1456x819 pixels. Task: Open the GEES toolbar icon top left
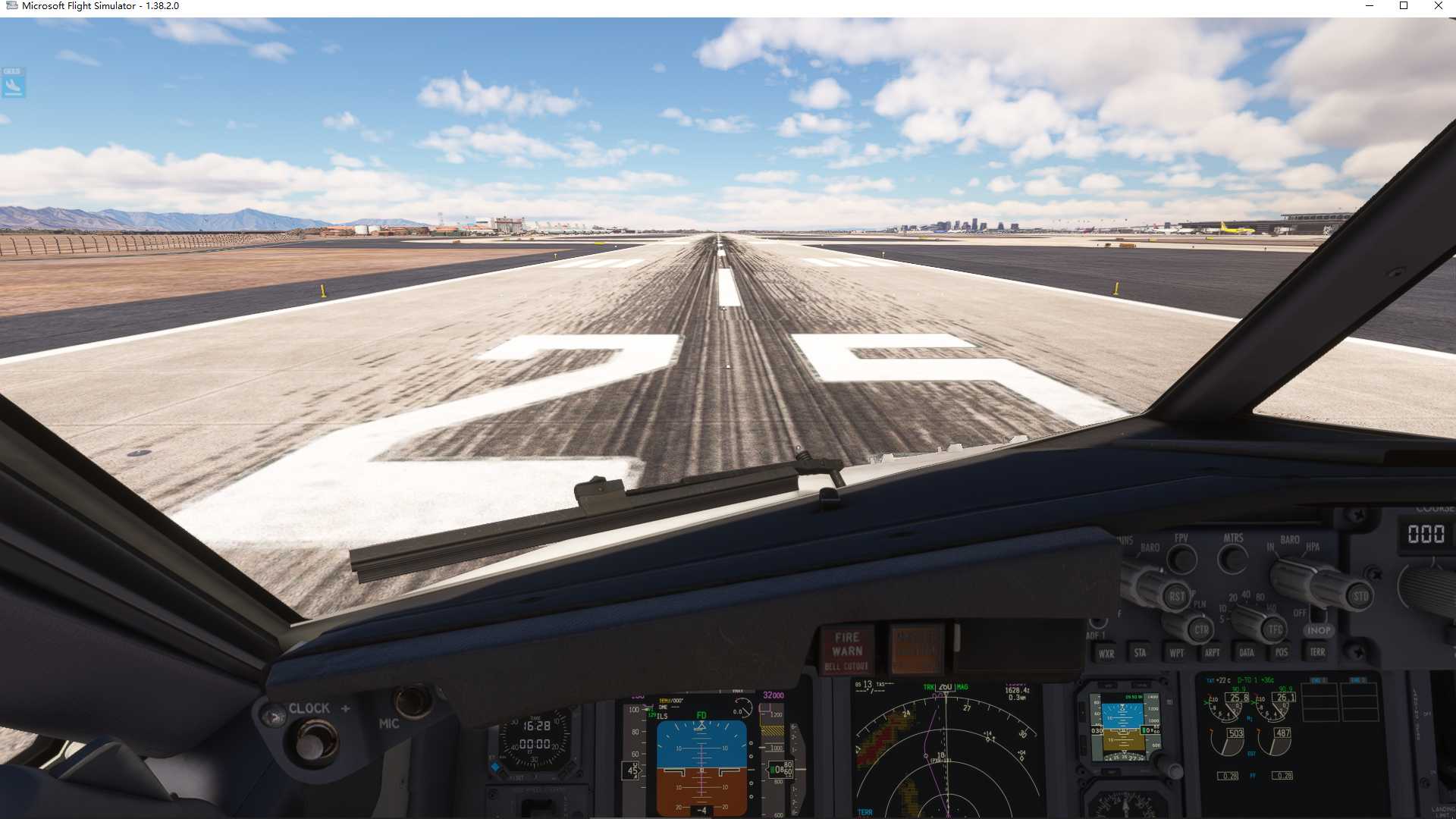13,83
